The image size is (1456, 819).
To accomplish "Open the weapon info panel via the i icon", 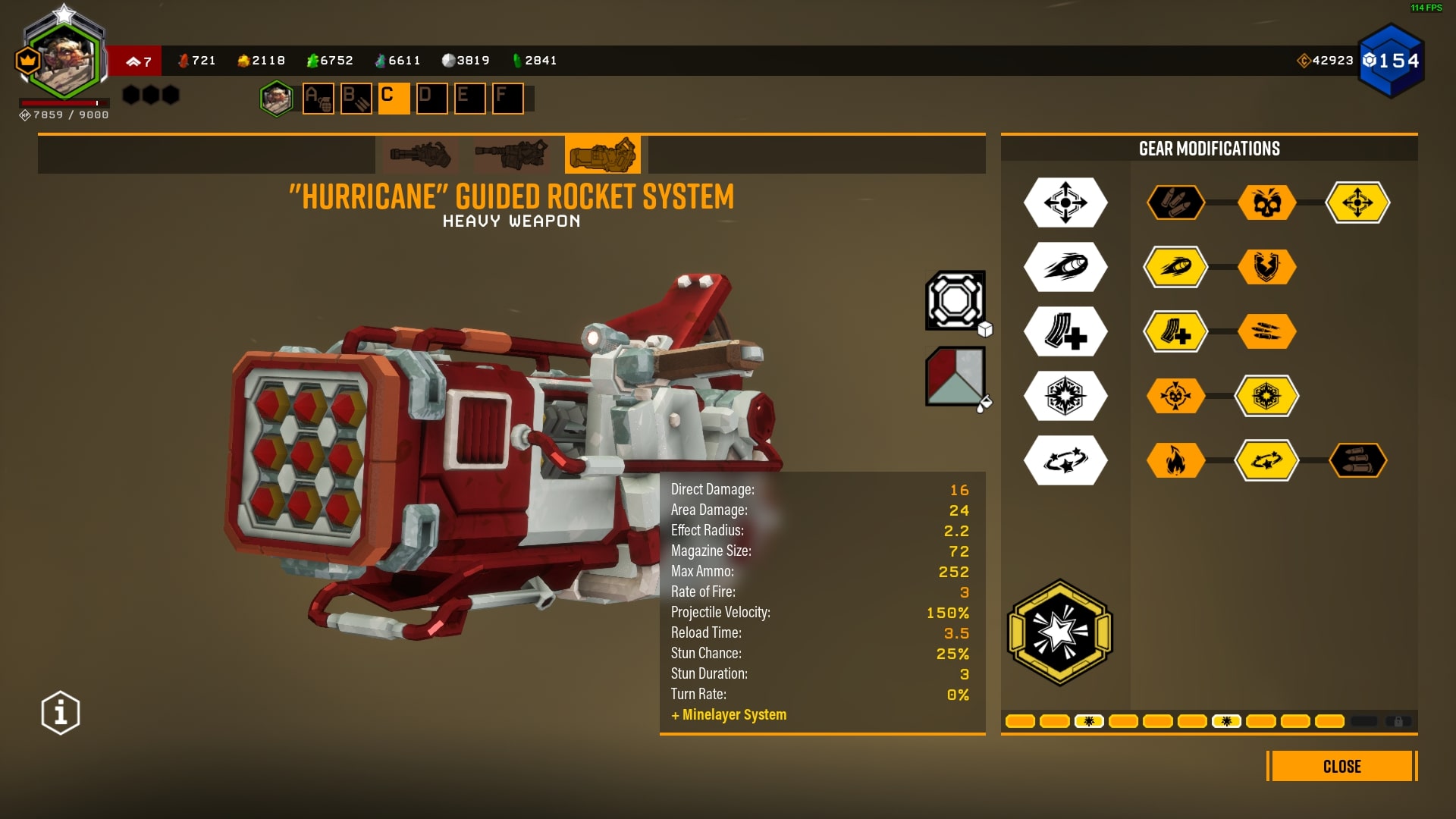I will pyautogui.click(x=59, y=711).
